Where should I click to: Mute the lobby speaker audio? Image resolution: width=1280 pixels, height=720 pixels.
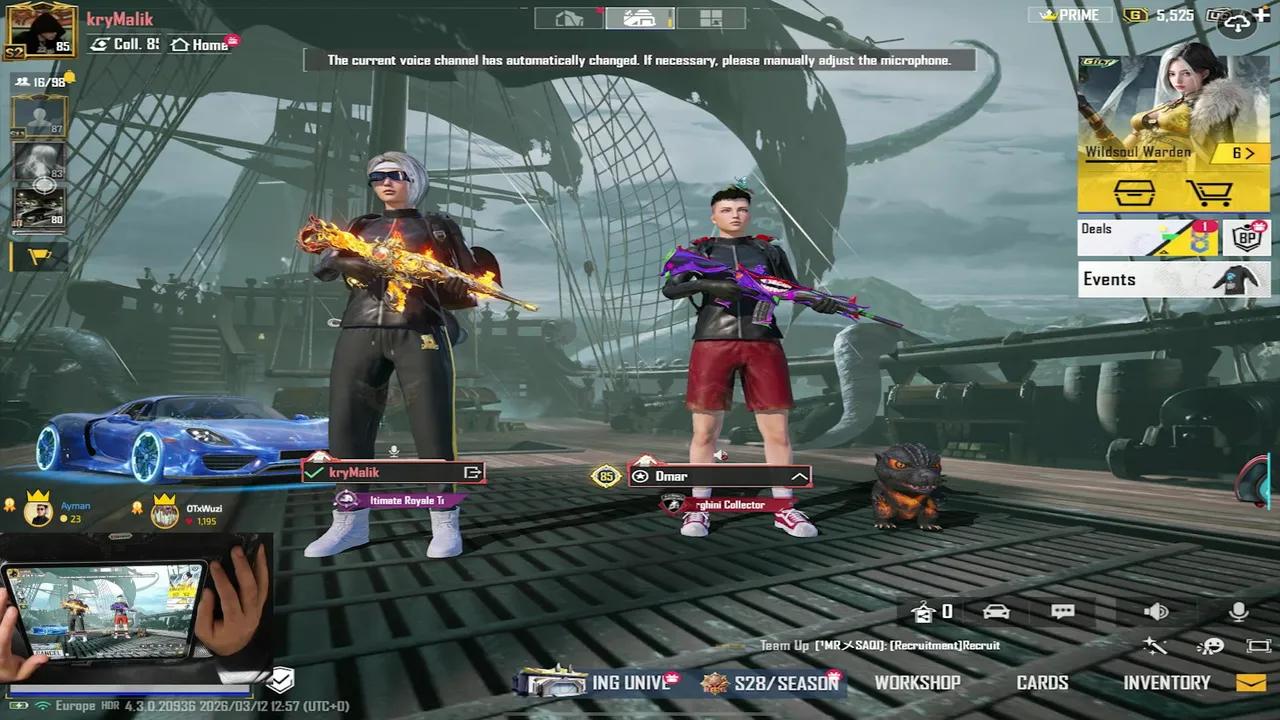pos(1157,611)
